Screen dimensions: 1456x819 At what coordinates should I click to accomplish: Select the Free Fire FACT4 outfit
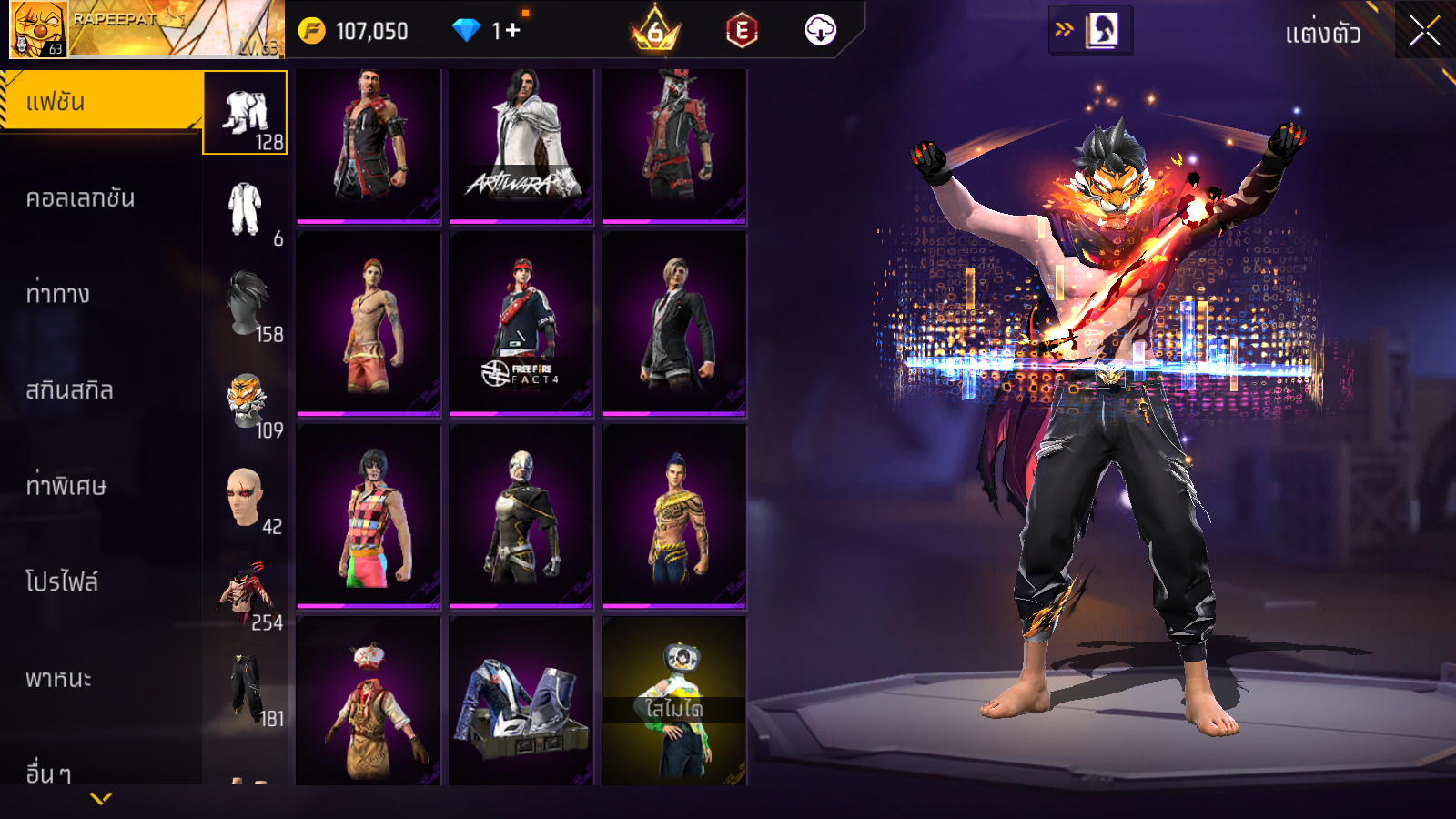pos(521,323)
